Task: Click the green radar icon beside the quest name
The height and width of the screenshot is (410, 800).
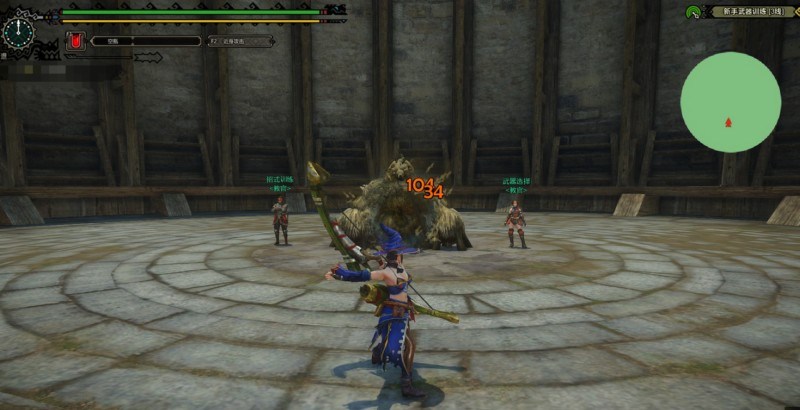Action: coord(693,12)
